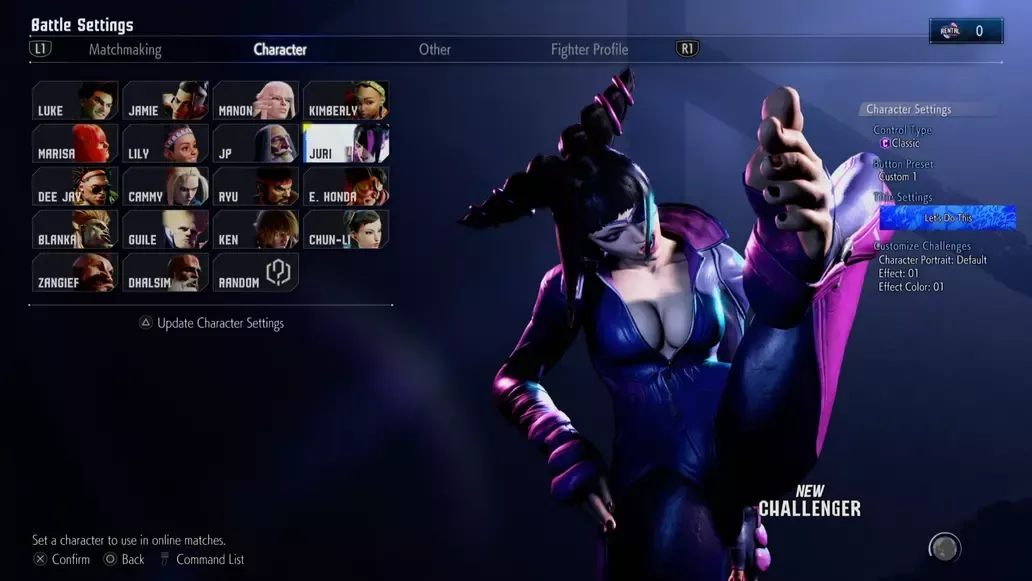The height and width of the screenshot is (581, 1032).
Task: Switch to the Matchmaking tab
Action: click(125, 49)
